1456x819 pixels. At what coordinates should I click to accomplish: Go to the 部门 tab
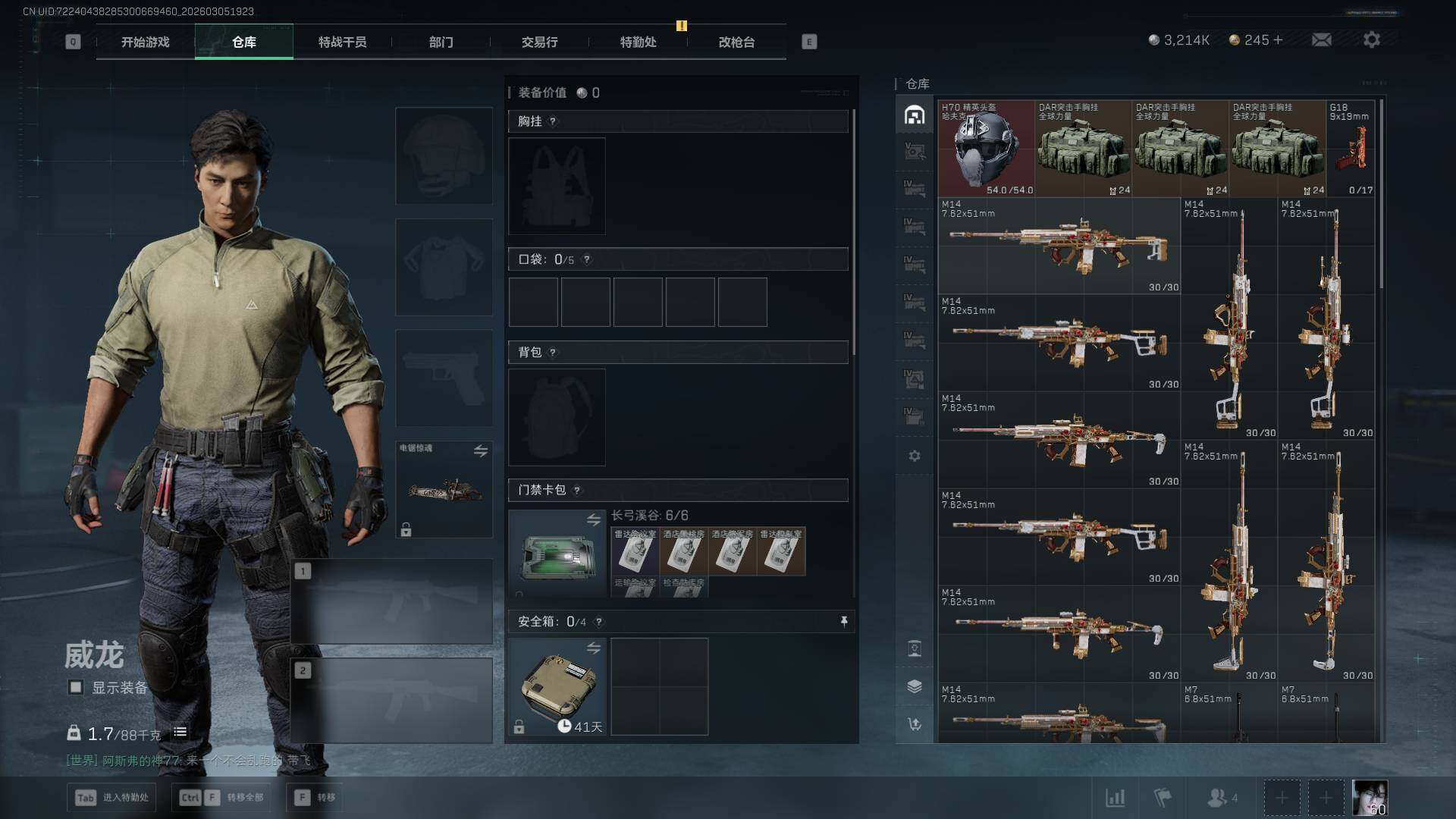click(441, 42)
